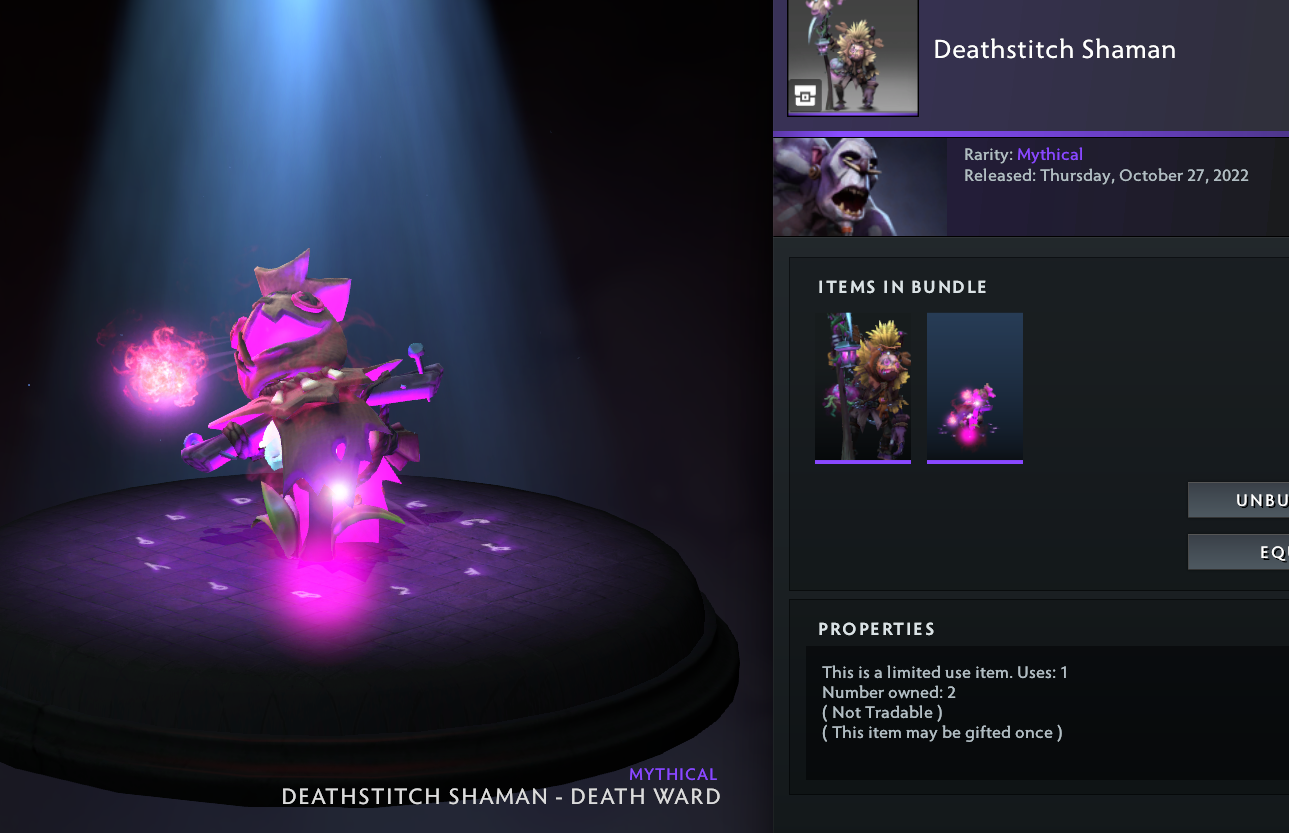This screenshot has height=833, width=1289.
Task: Click the Equip button
Action: click(x=1240, y=552)
